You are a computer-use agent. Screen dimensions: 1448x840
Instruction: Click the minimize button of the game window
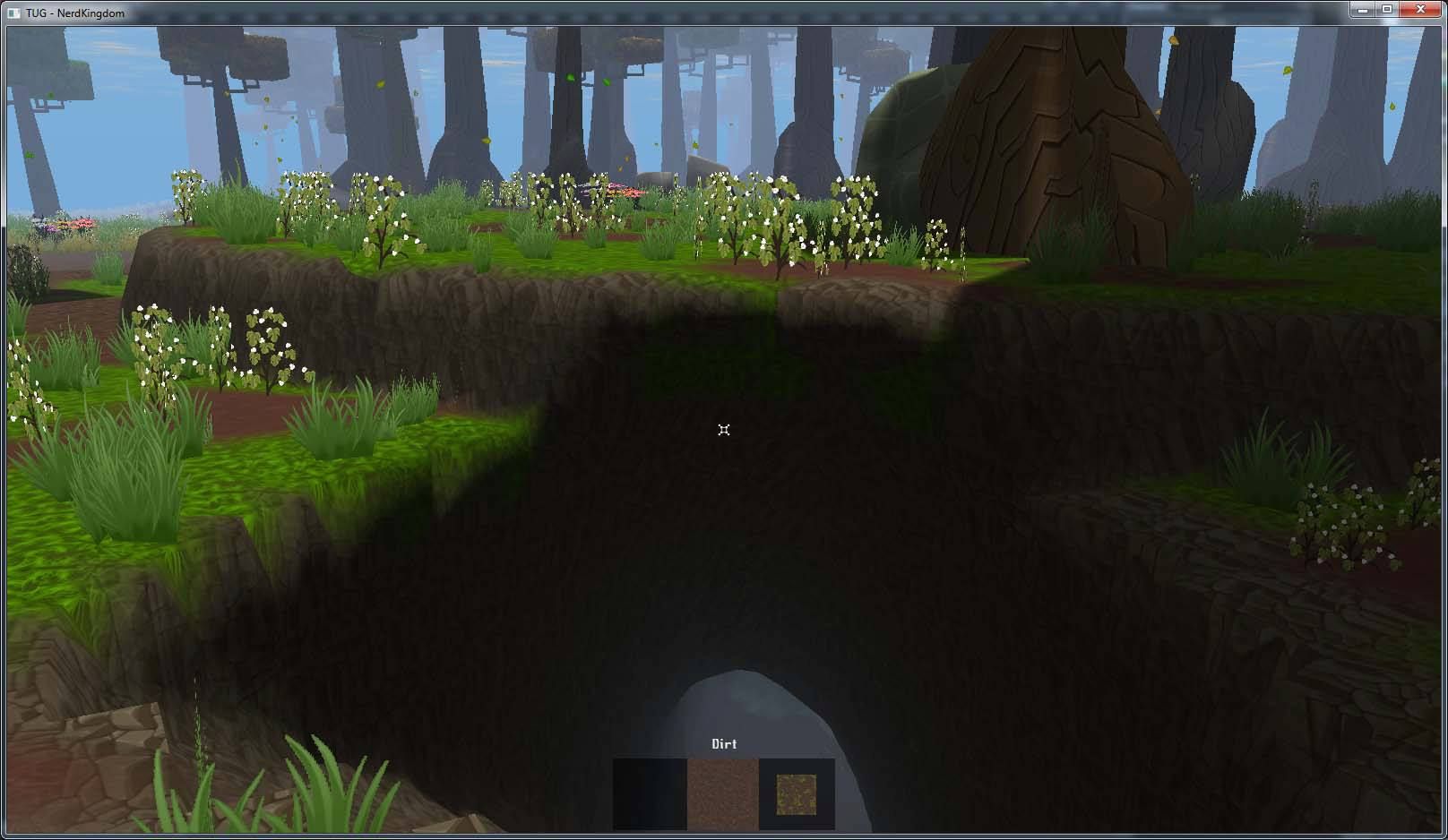(x=1362, y=9)
